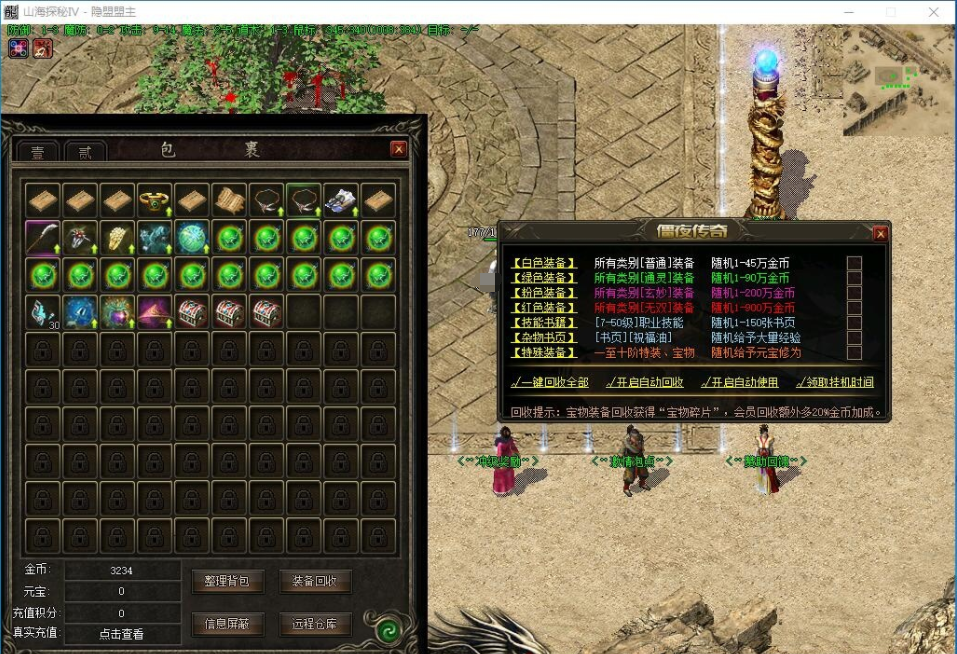Tick the checkbox for 红色装备 row
957x654 pixels.
pyautogui.click(x=854, y=308)
